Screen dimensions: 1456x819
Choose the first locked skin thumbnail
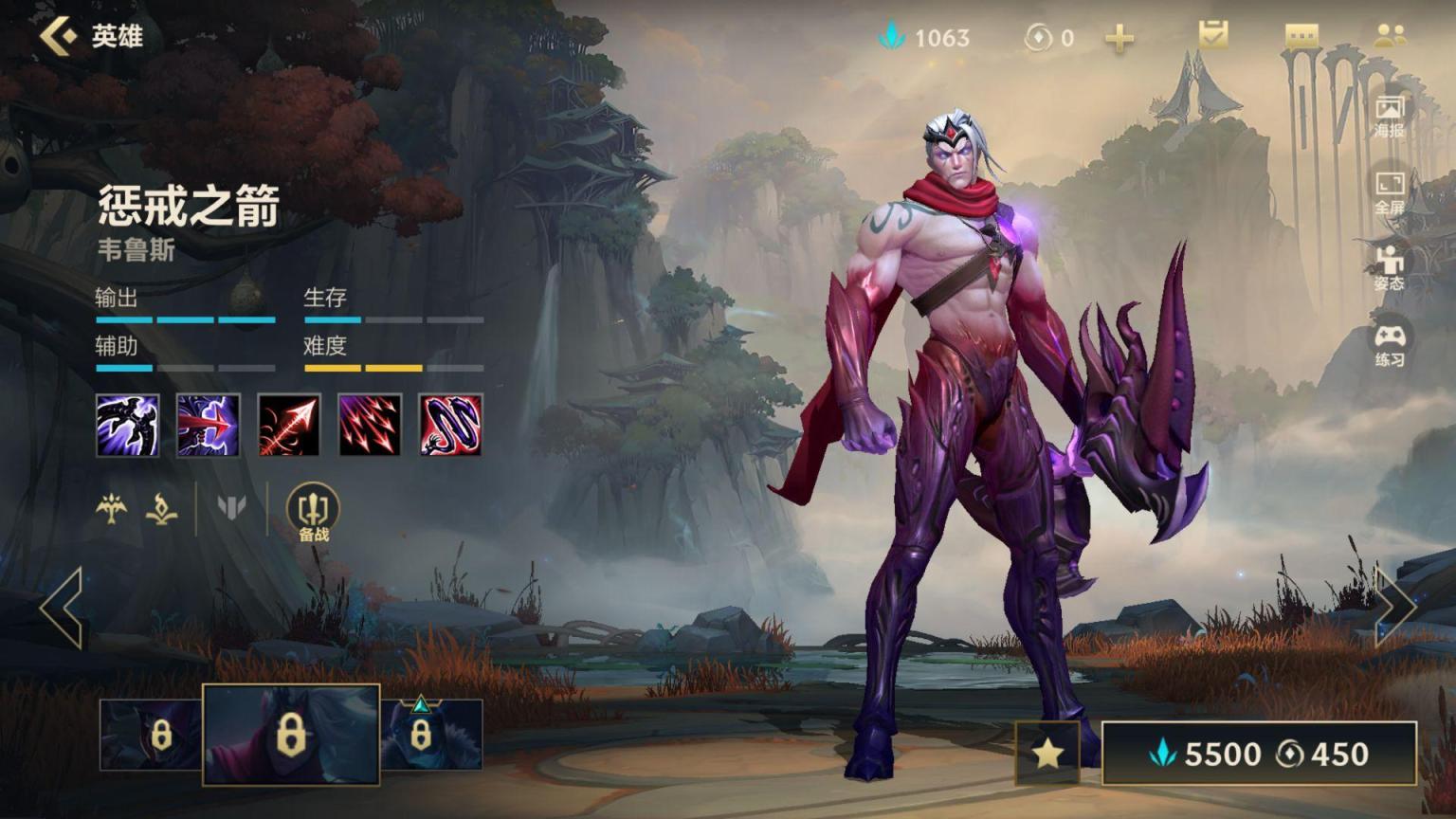[151, 735]
